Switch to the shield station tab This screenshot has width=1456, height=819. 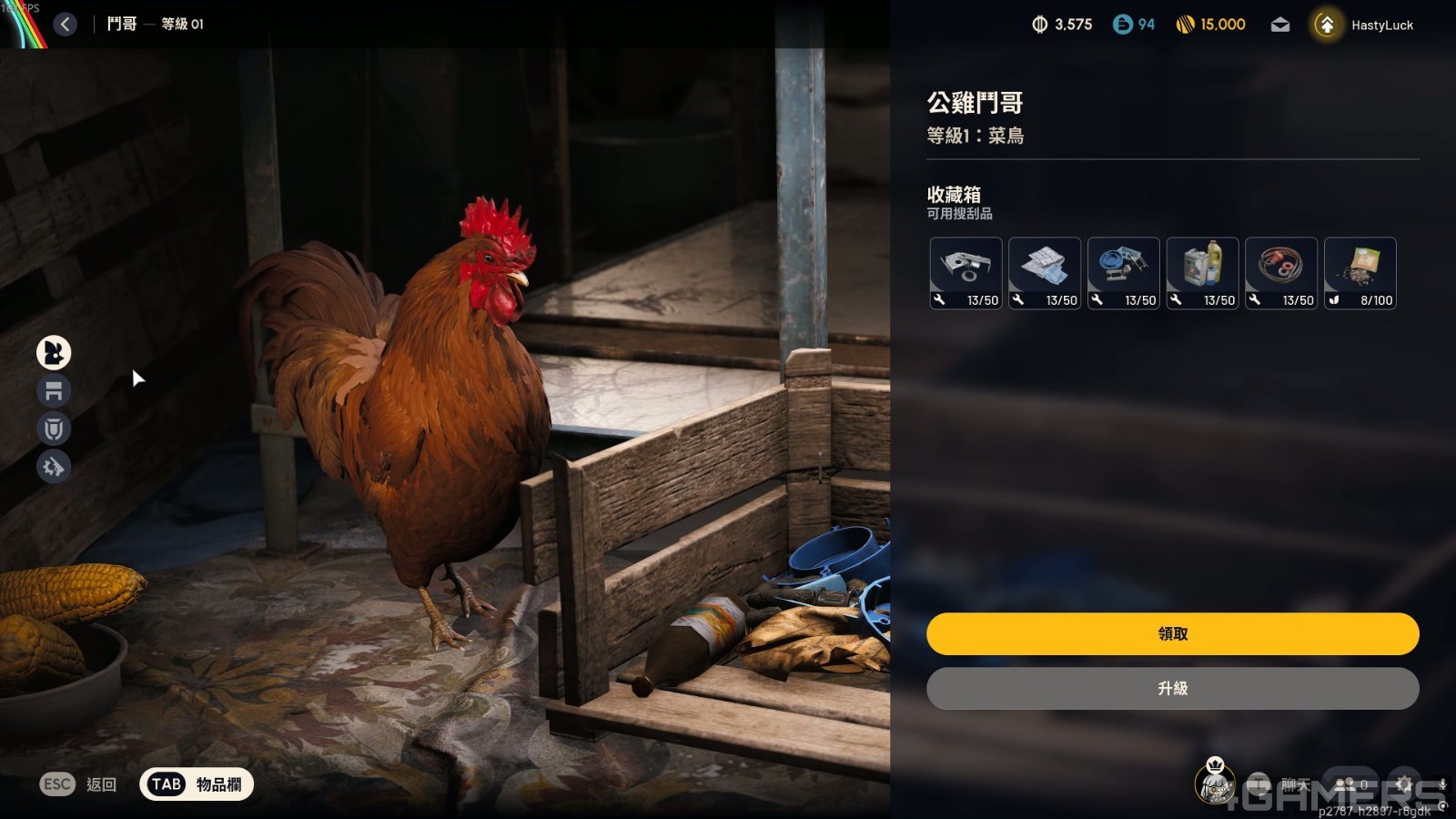tap(54, 429)
